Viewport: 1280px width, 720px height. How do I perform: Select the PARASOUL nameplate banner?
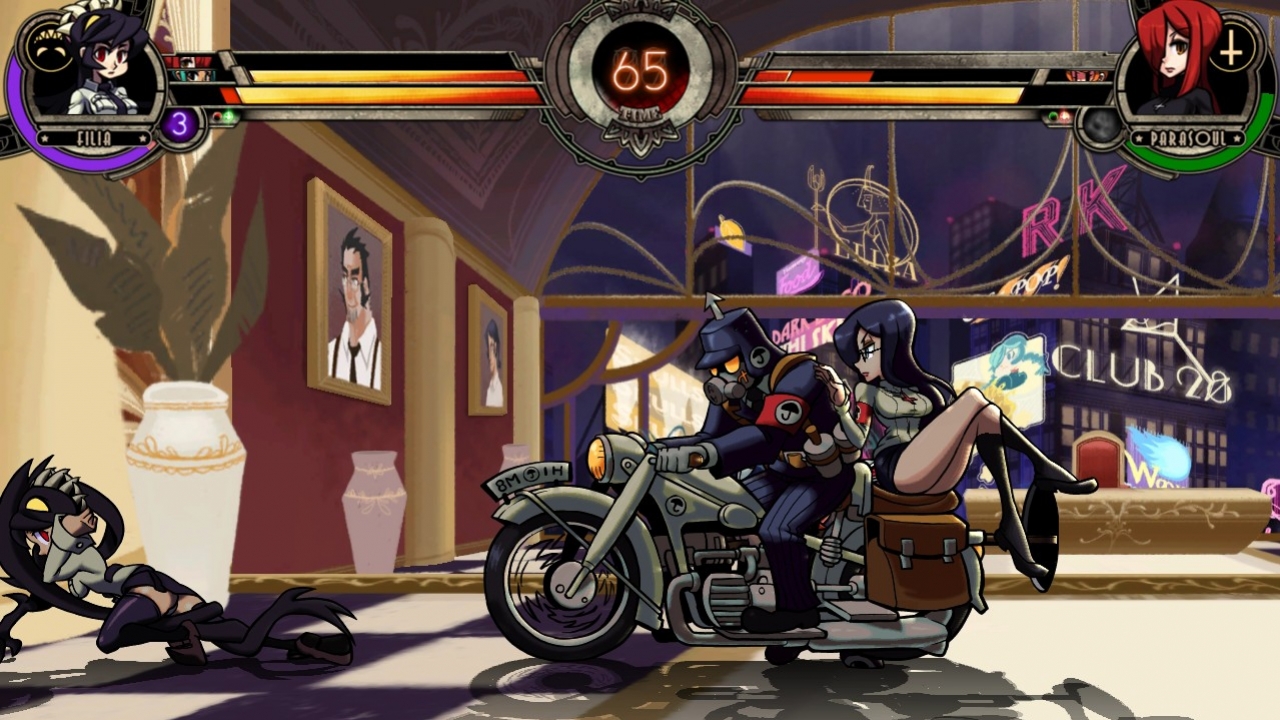1189,138
